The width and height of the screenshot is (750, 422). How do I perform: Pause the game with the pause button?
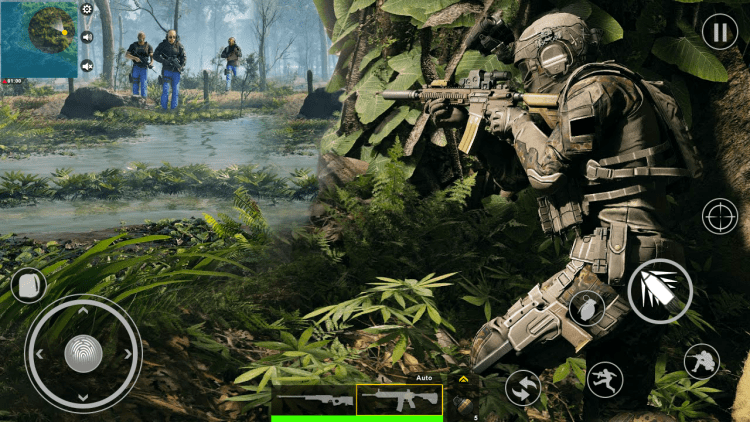[719, 32]
